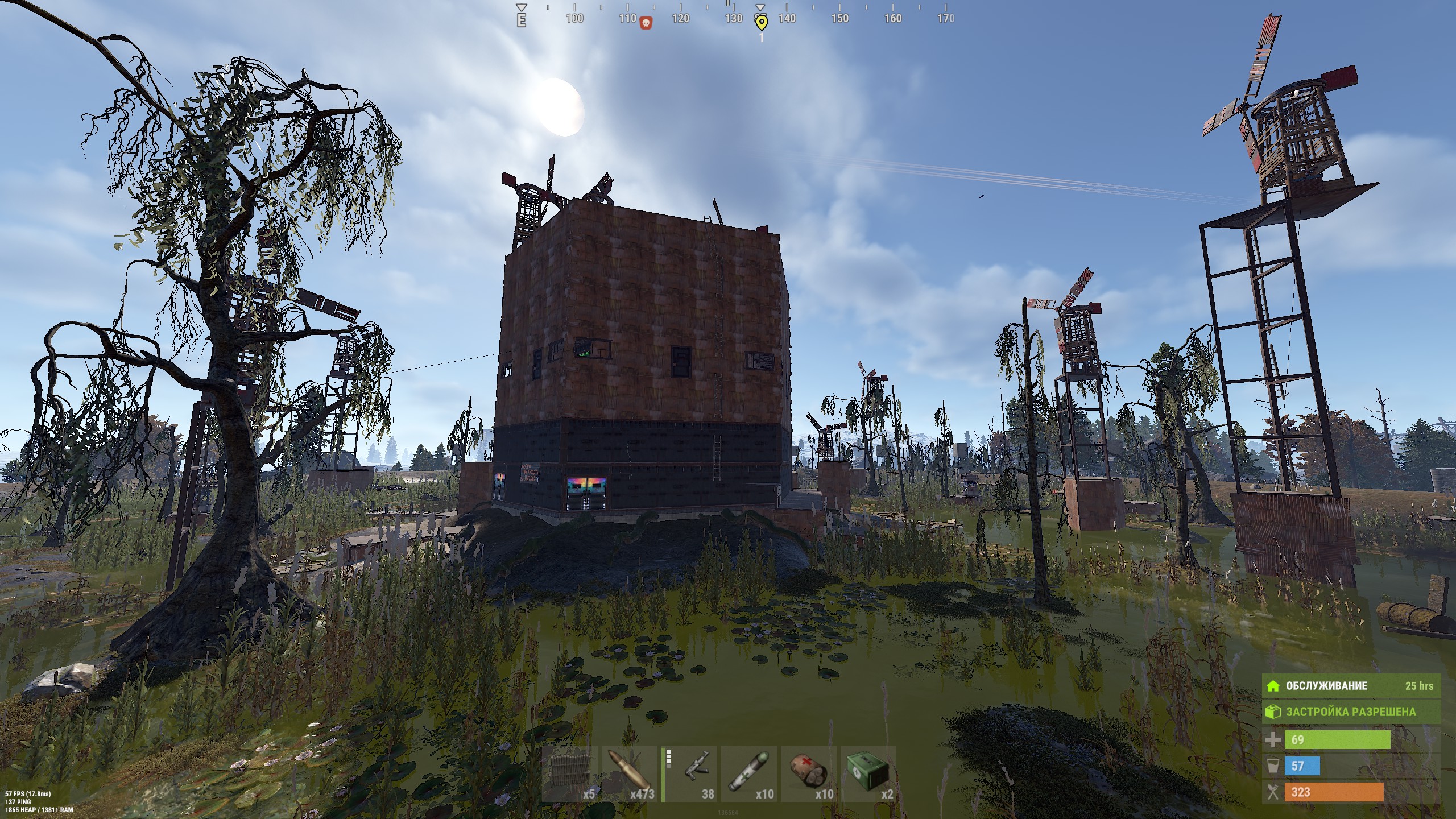
Task: Select the rifle ammo stack of 473
Action: coord(630,774)
